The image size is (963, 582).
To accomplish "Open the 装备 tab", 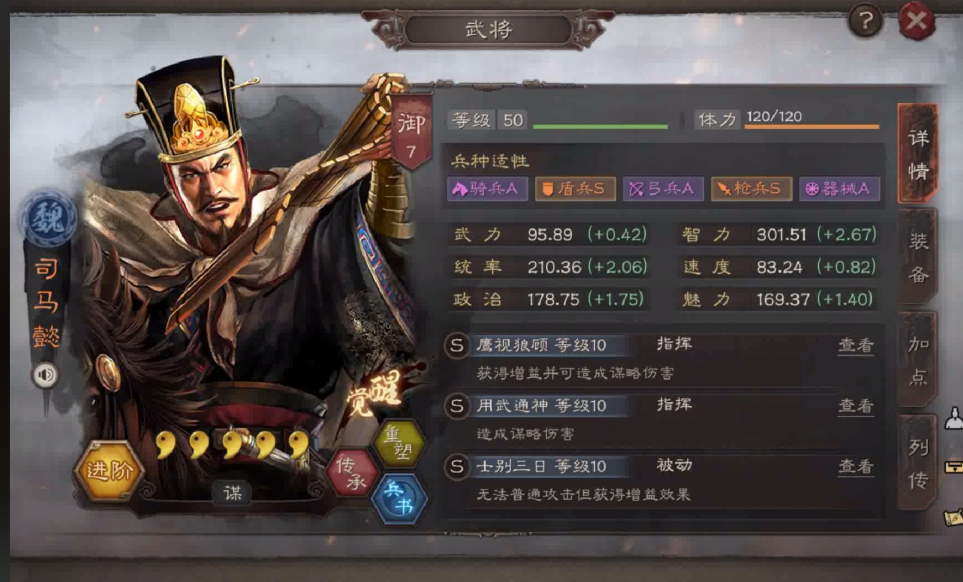I will [x=918, y=257].
